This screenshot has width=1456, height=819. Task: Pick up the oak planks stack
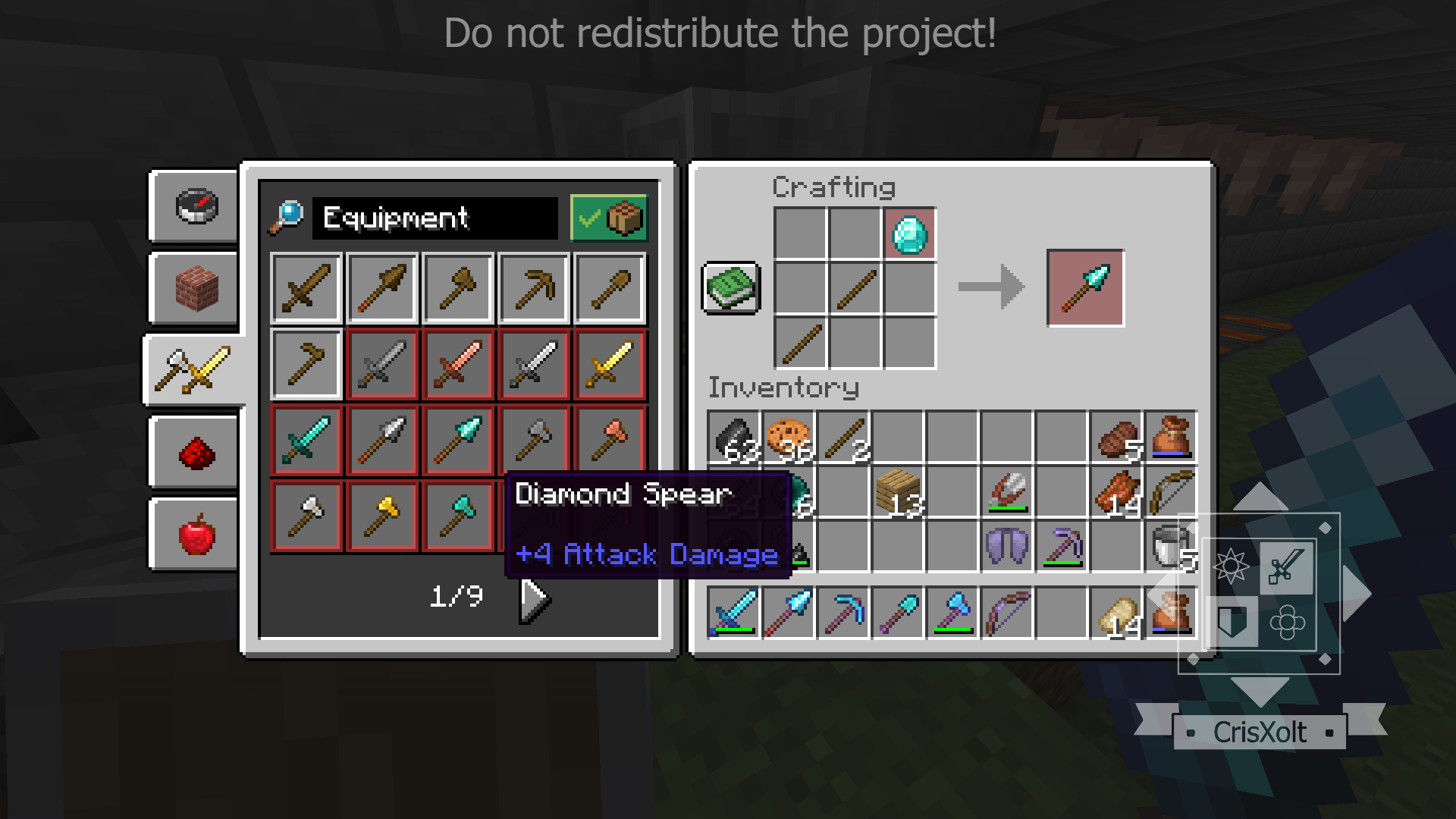coord(898,492)
